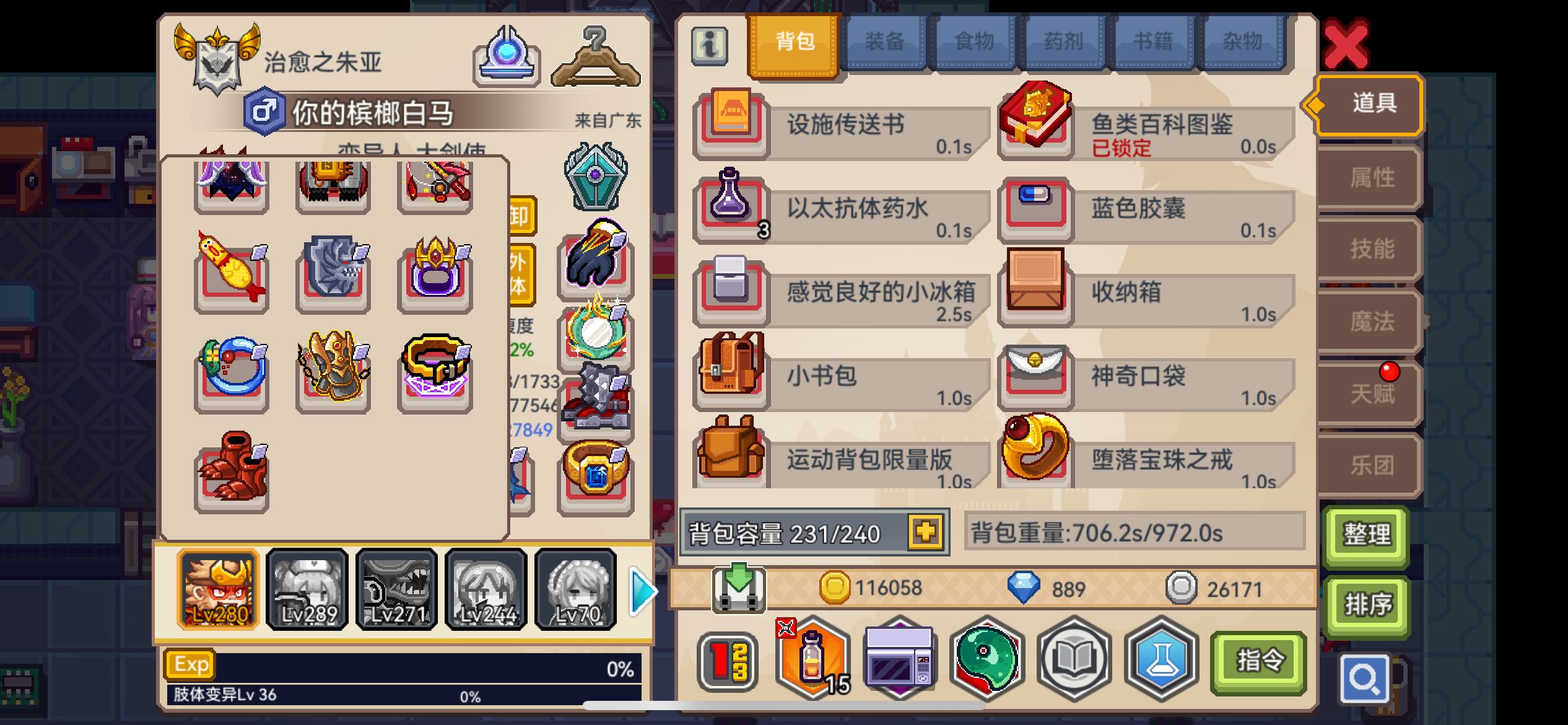Switch to the 装备 equipment tab
The height and width of the screenshot is (725, 1568).
[886, 41]
